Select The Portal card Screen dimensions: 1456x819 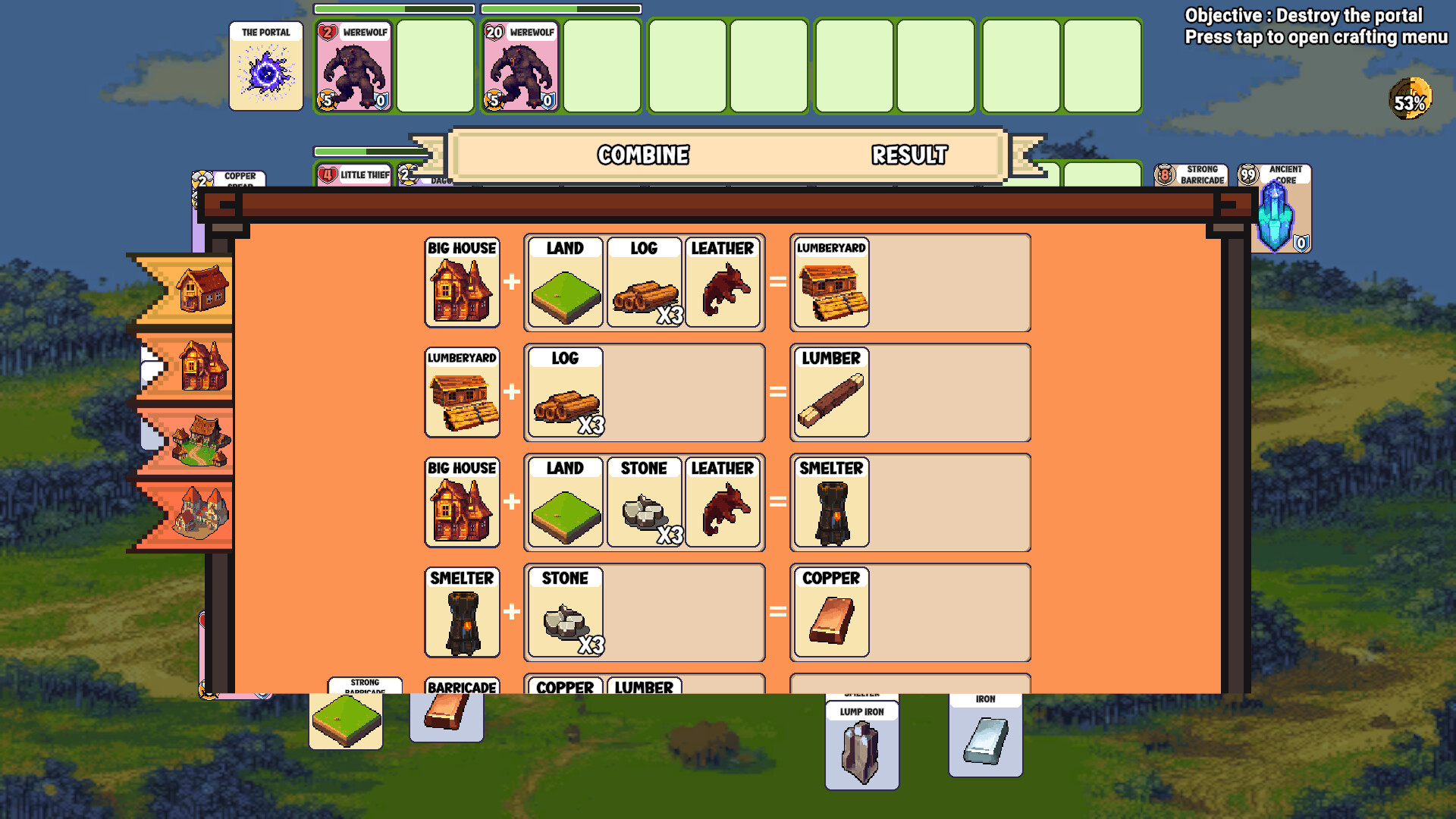pyautogui.click(x=265, y=64)
